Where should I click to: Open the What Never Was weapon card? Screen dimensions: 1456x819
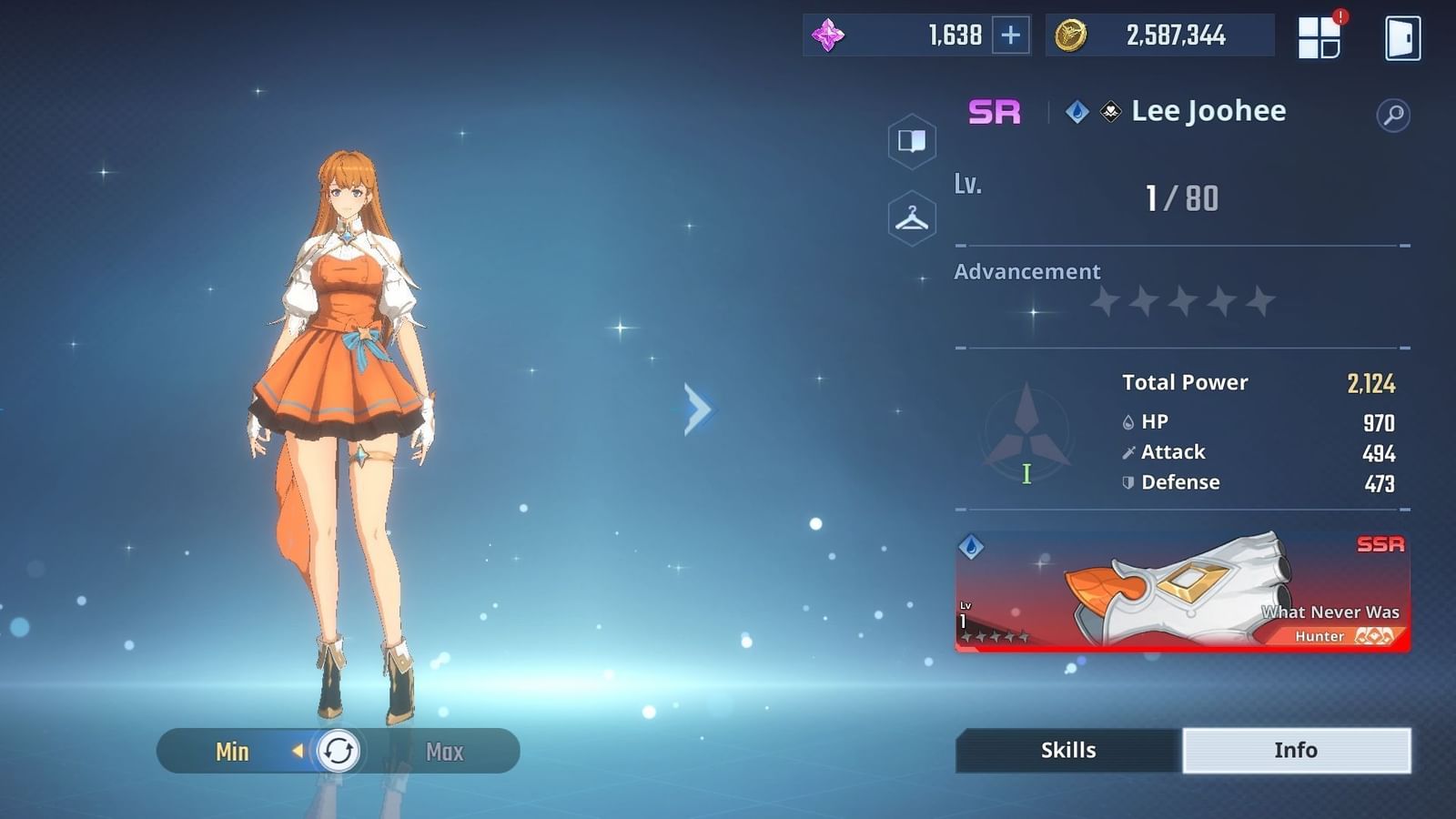1181,591
